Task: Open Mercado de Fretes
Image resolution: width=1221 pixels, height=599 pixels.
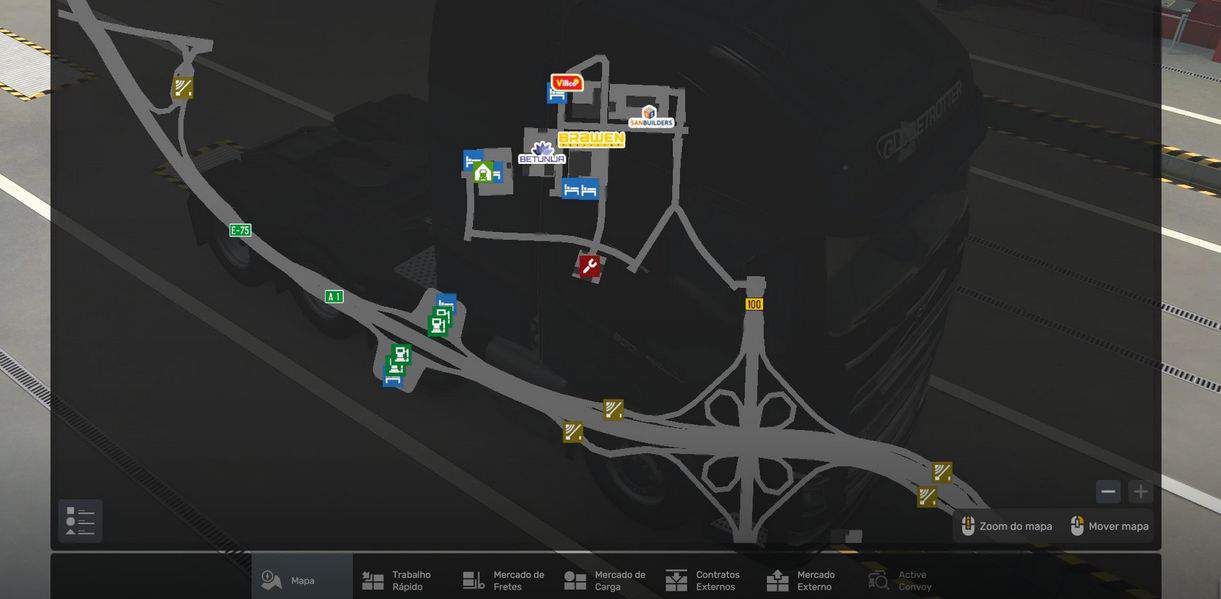Action: click(504, 580)
